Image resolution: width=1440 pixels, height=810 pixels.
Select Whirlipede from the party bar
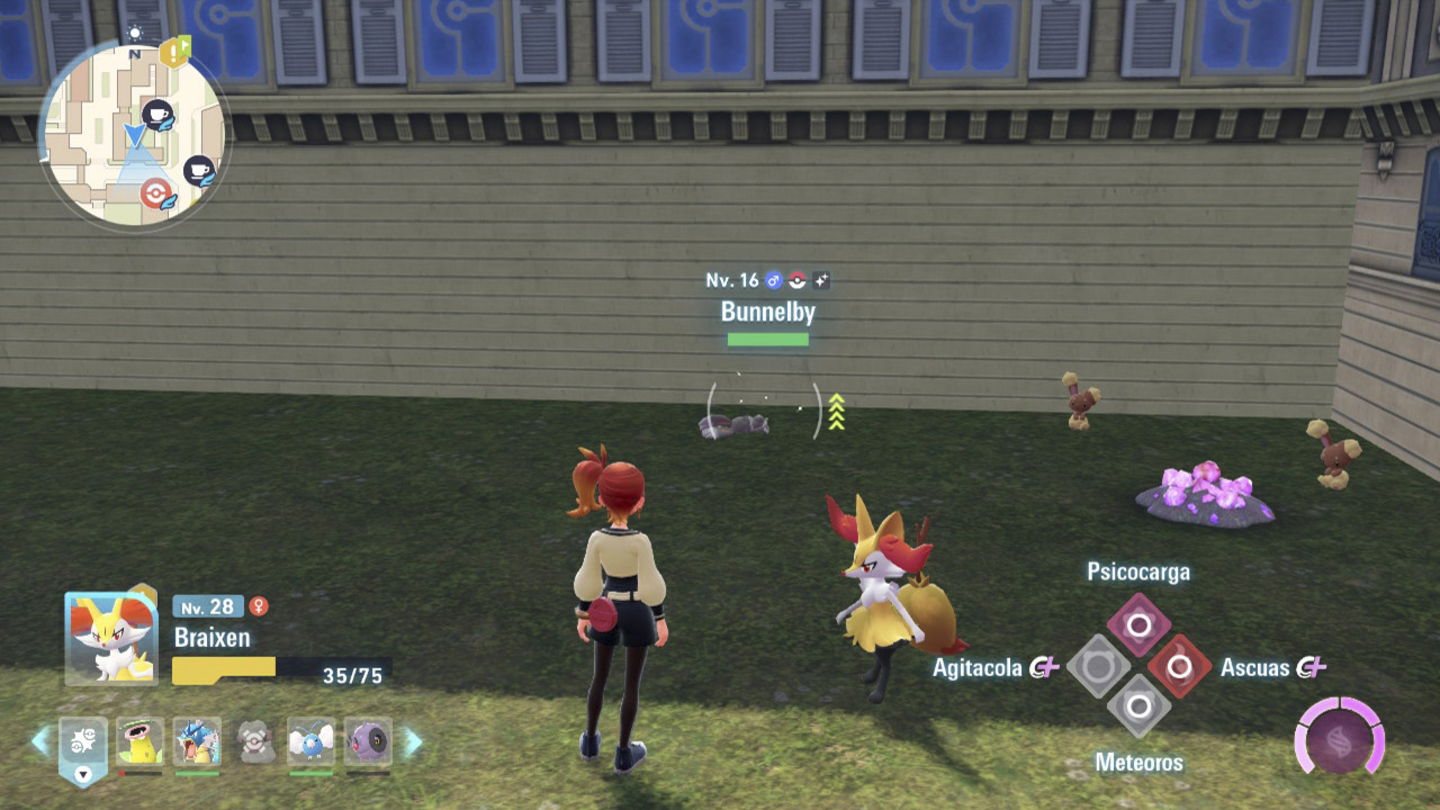(368, 741)
